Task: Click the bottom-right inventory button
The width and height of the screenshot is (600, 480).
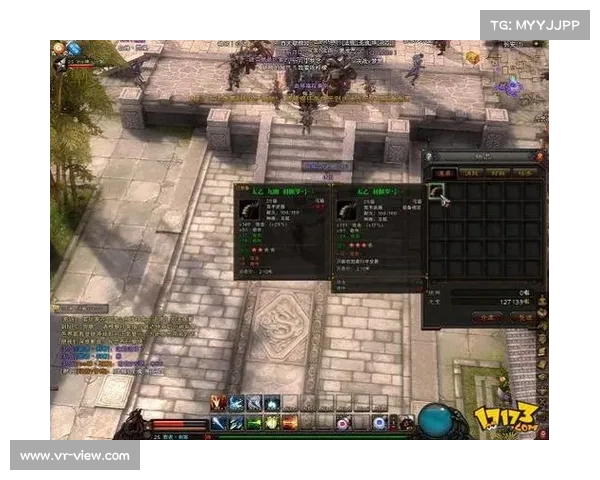Action: 524,316
